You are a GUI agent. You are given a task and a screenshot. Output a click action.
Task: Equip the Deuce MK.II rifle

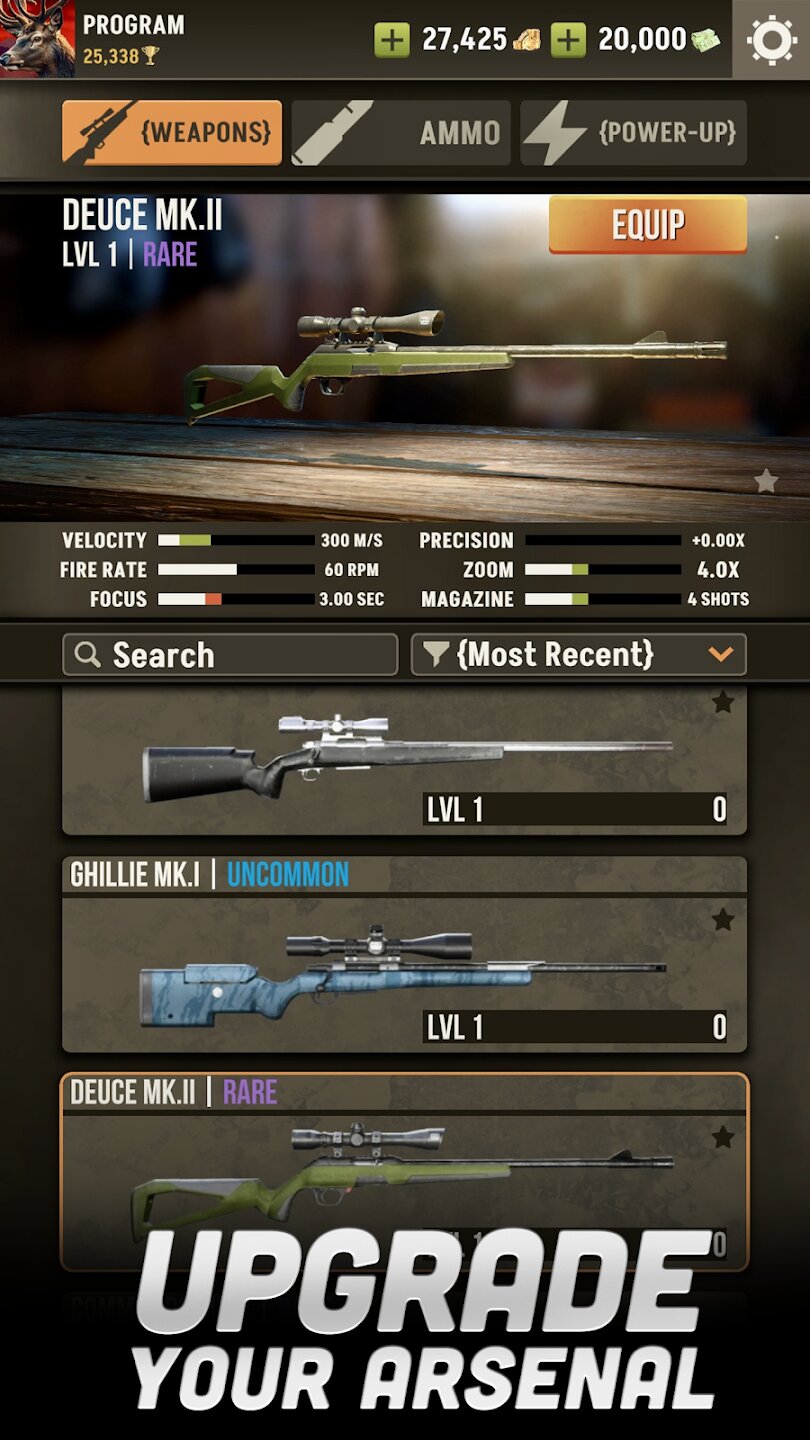tap(647, 225)
